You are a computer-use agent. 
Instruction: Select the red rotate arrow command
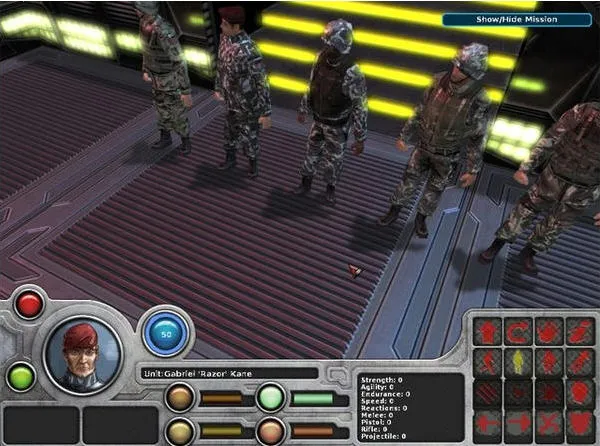(519, 331)
